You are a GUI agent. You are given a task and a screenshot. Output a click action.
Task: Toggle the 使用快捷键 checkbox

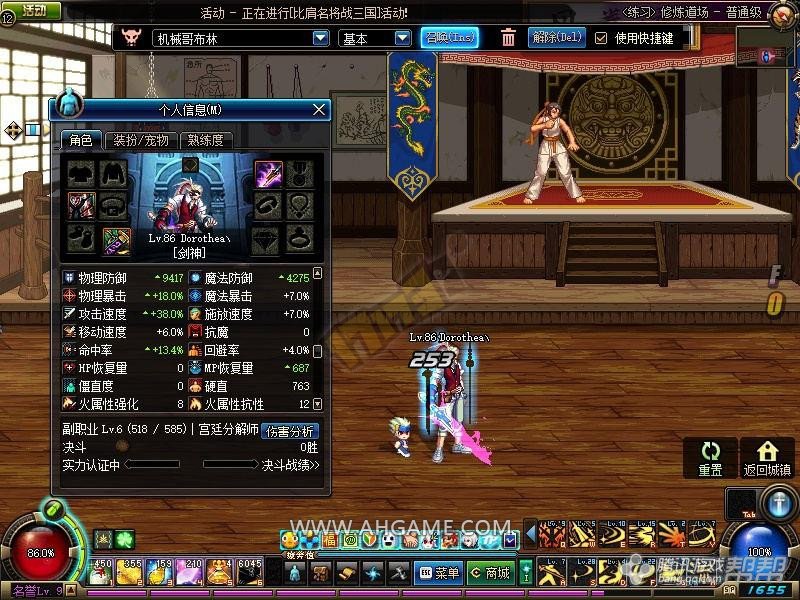[601, 38]
